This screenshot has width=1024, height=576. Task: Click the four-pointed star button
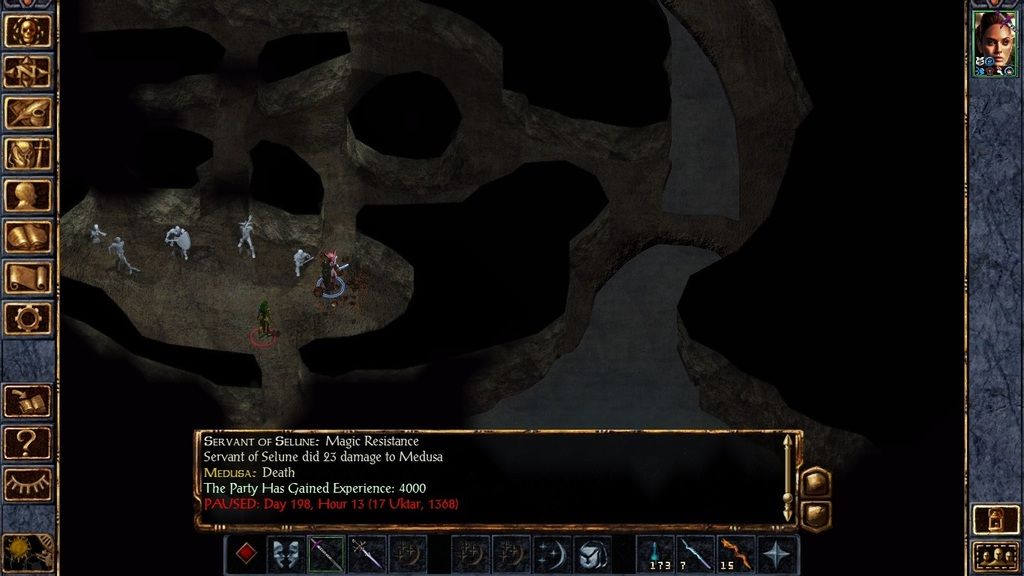click(778, 554)
